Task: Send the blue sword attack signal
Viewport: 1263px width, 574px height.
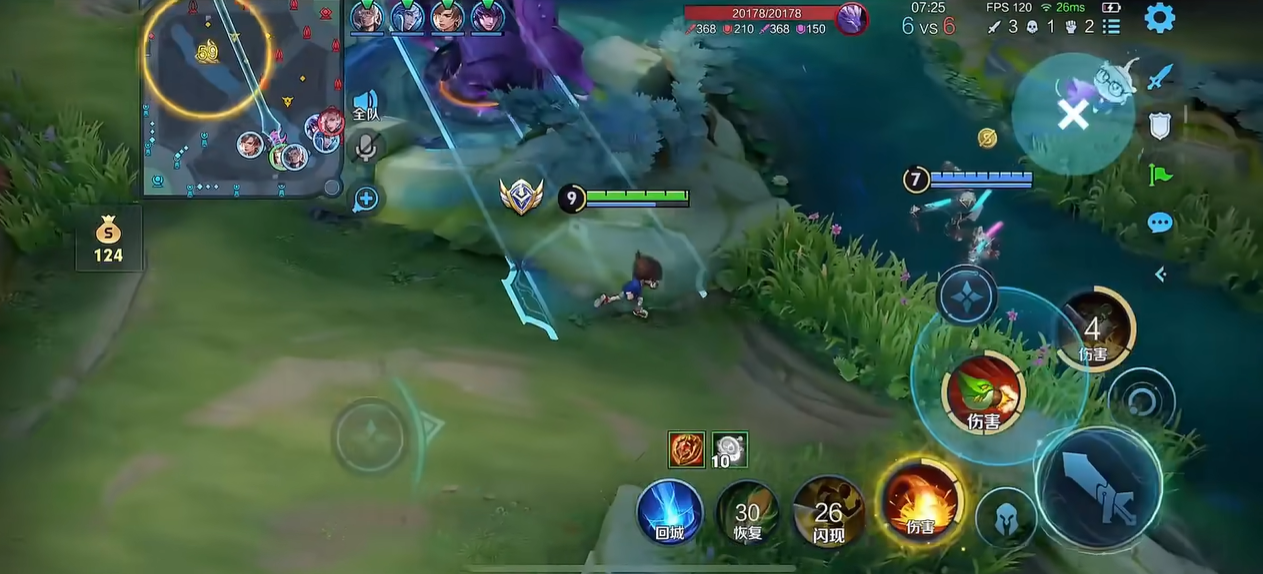Action: [1159, 76]
